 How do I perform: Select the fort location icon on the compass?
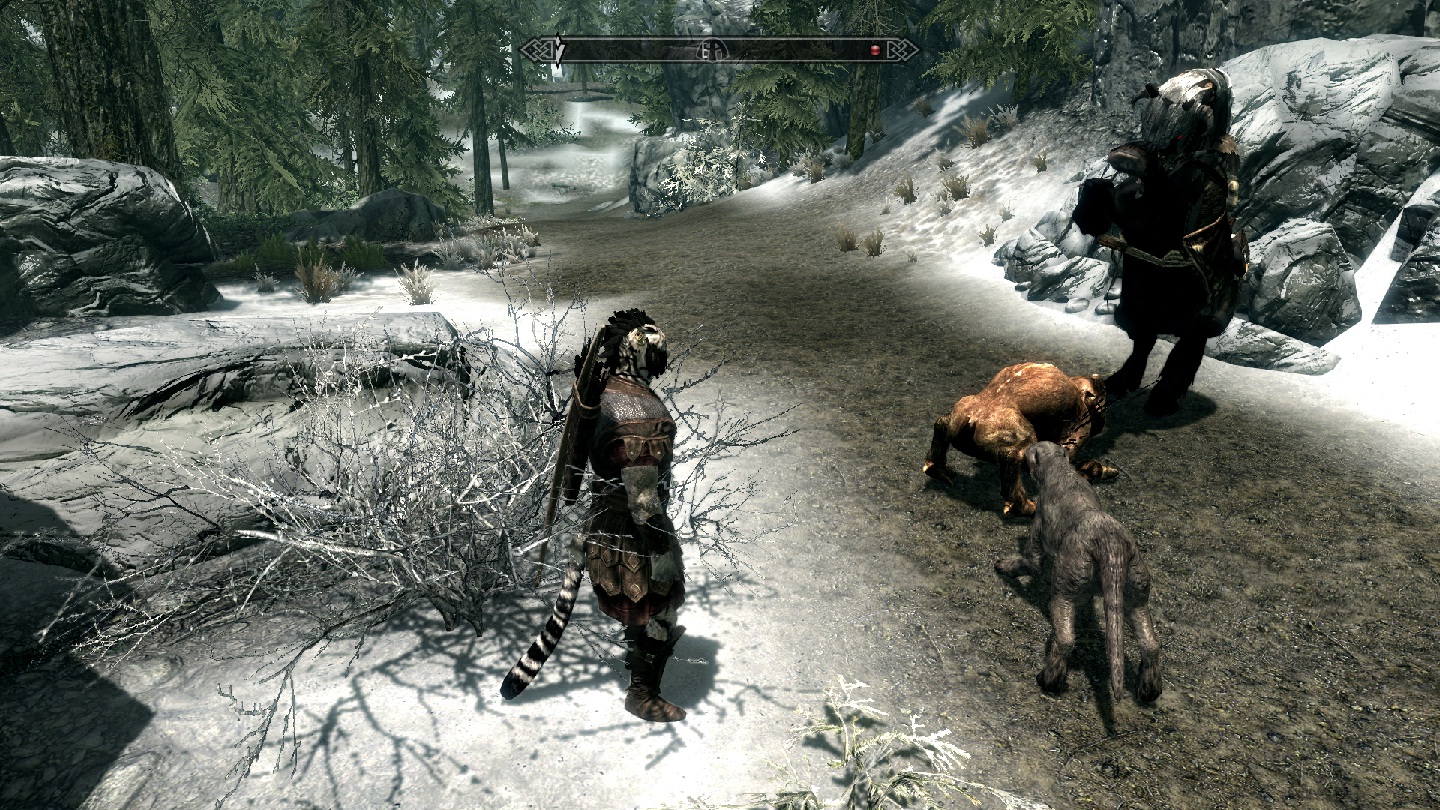tap(713, 51)
